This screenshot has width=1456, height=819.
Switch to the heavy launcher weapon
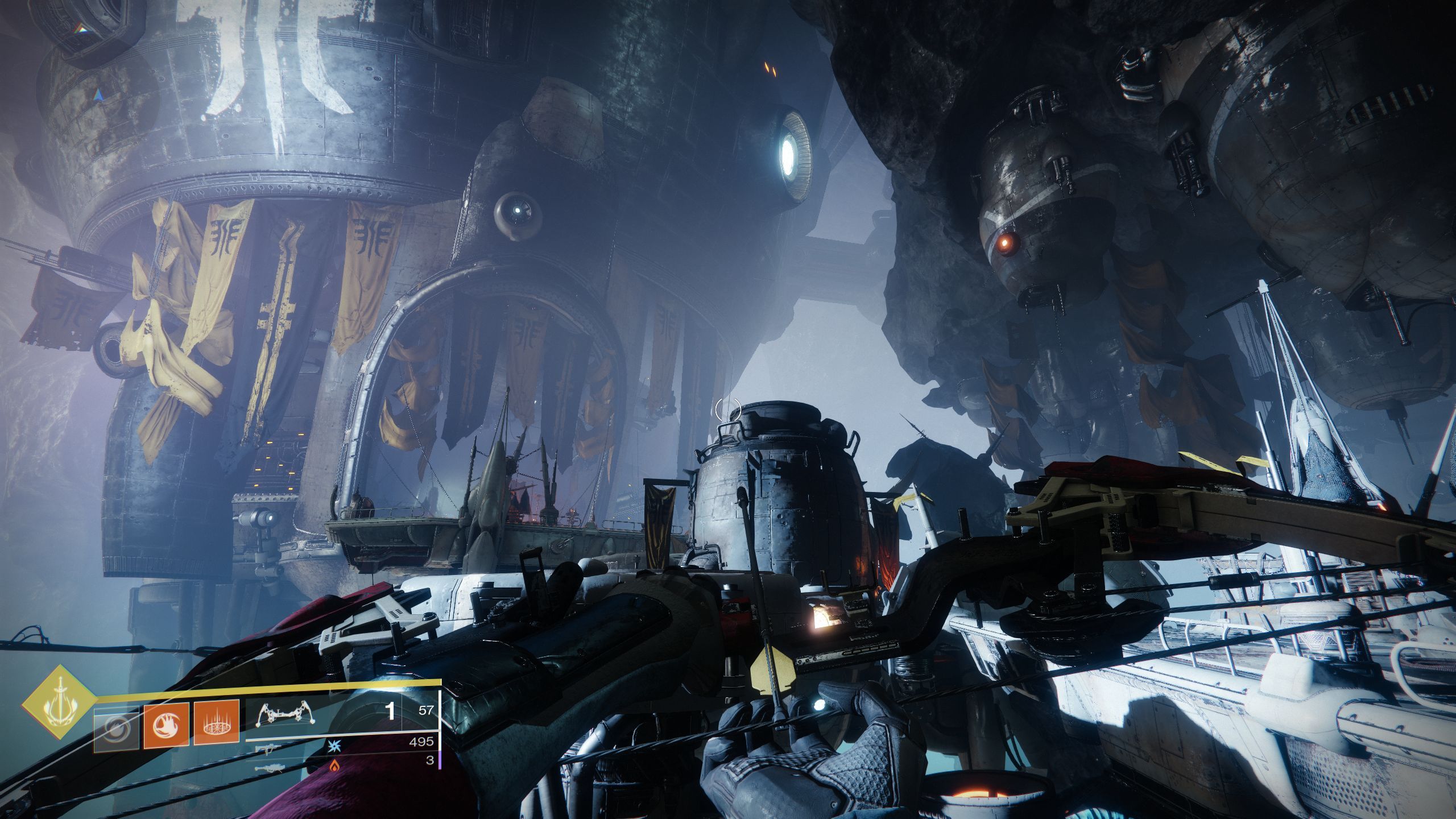coord(266,768)
